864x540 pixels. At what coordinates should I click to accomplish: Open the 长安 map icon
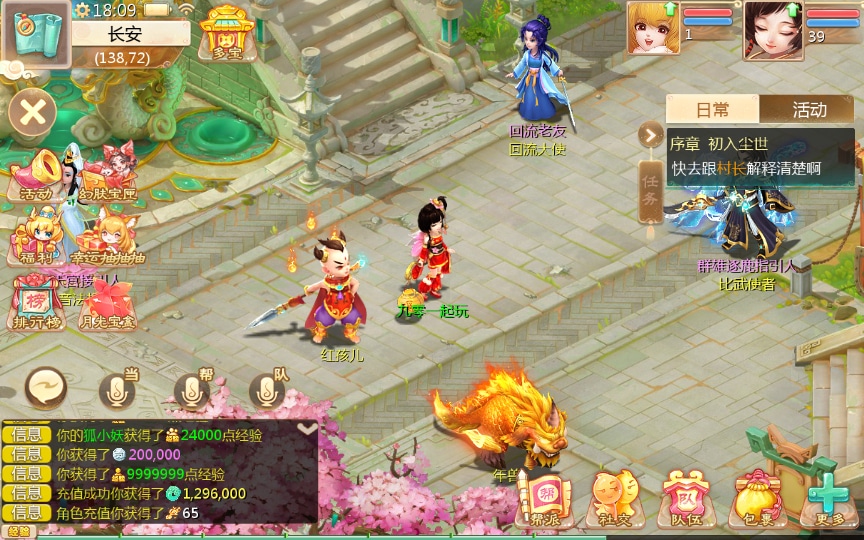click(x=34, y=33)
